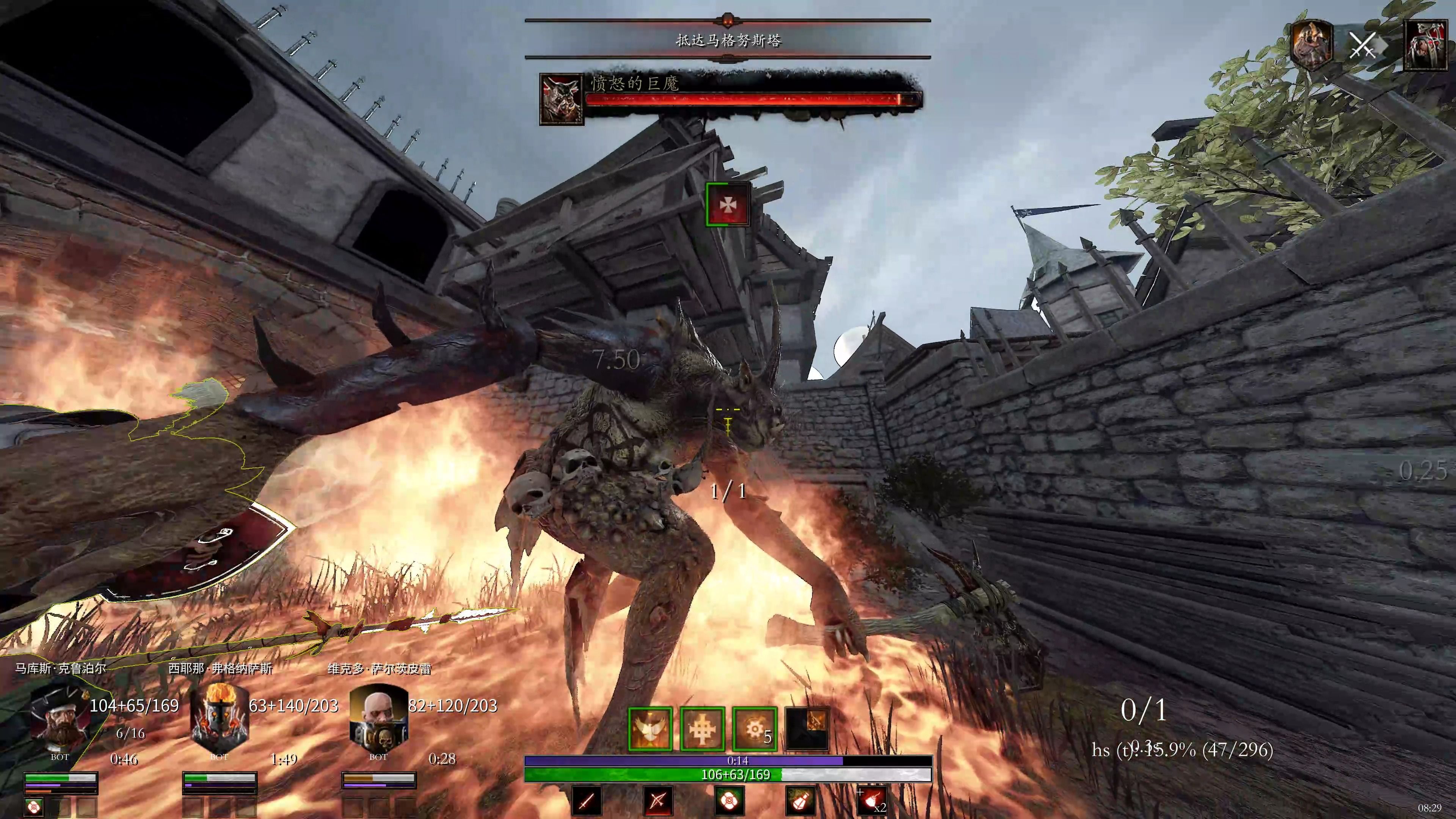This screenshot has height=819, width=1456.
Task: Use the healing bandage slot in the hotbar
Action: (729, 800)
